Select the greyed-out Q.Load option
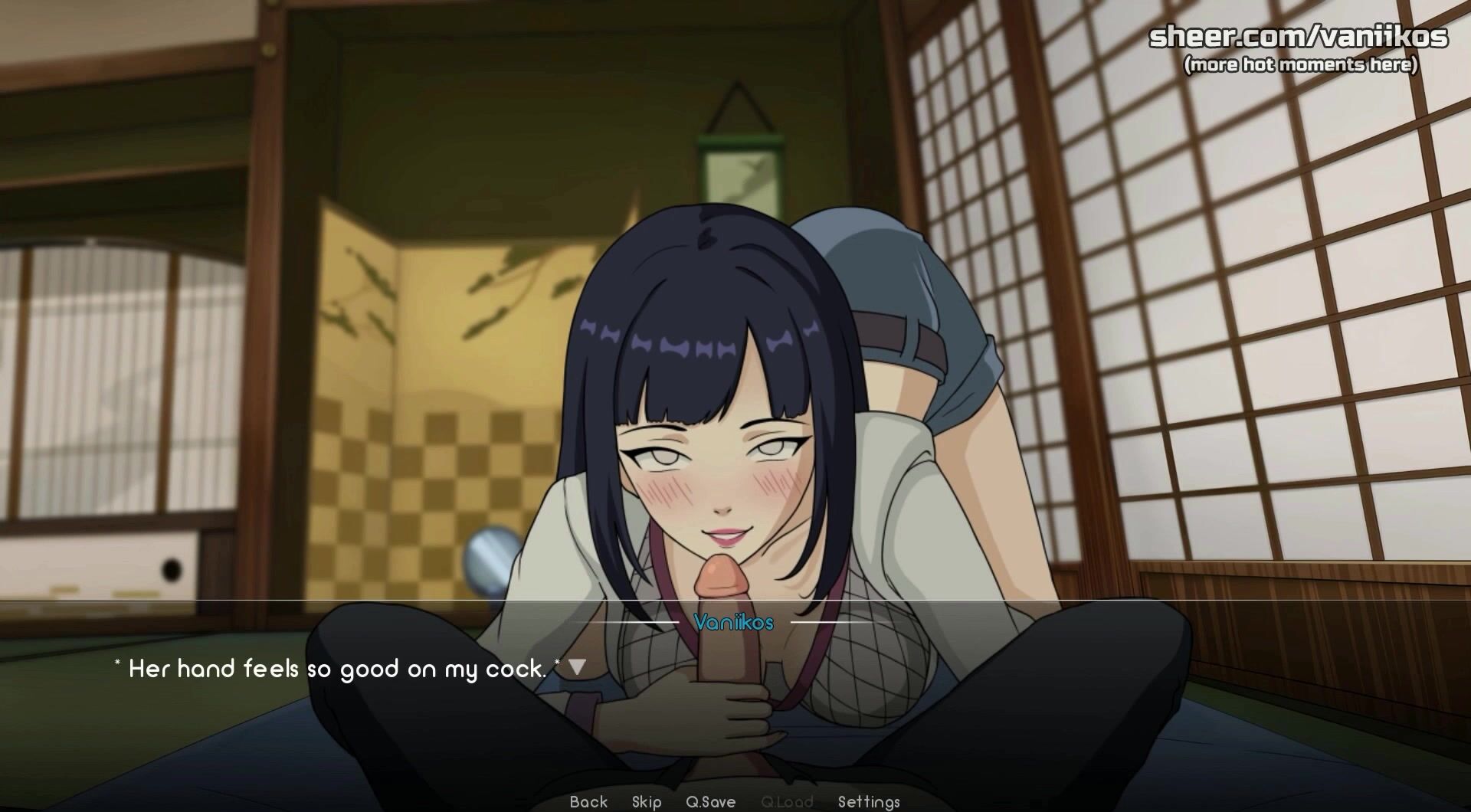This screenshot has width=1471, height=812. coord(786,801)
